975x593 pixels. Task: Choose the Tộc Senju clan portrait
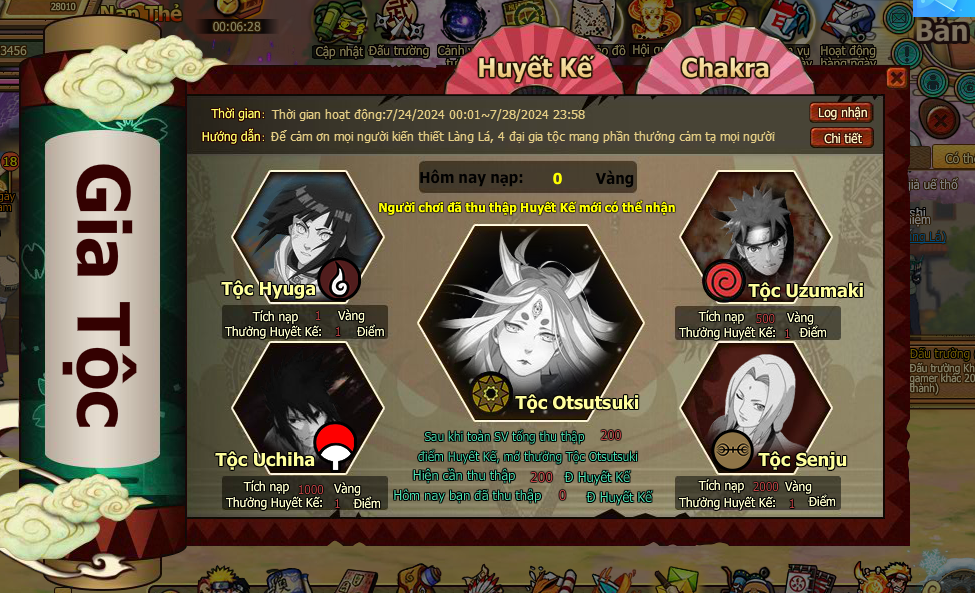756,404
